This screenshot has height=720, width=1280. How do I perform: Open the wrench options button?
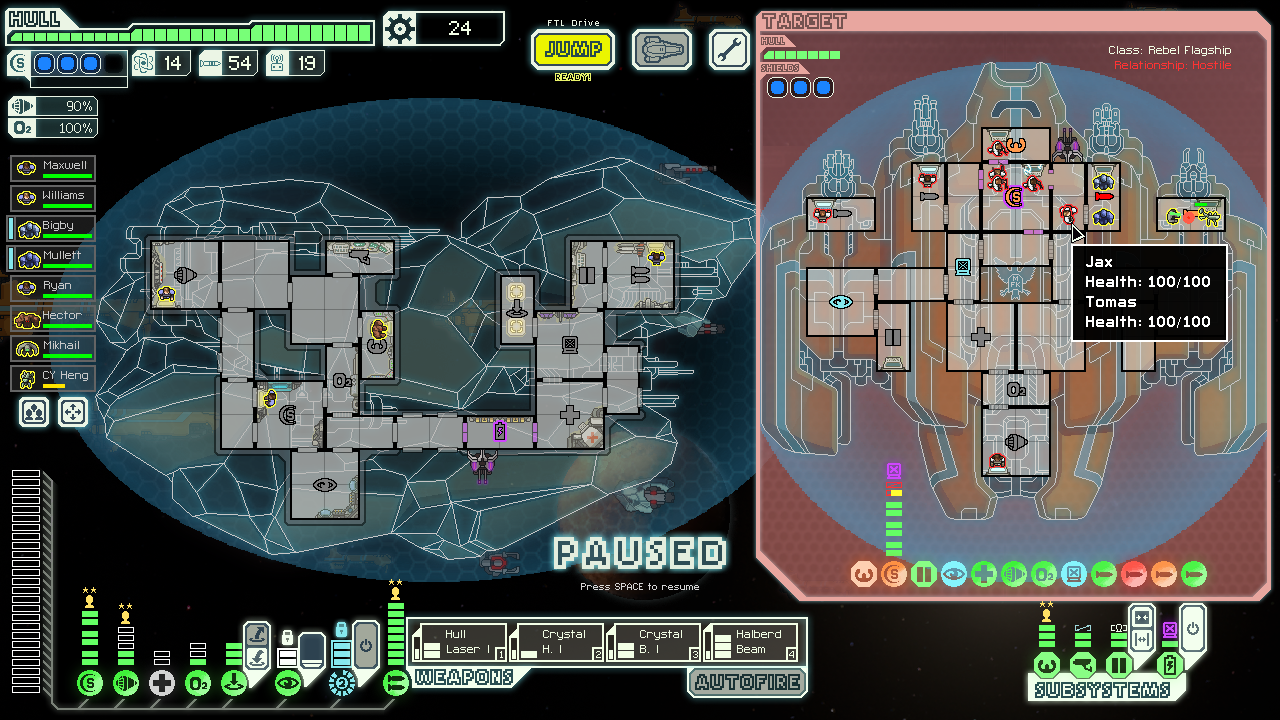pos(729,49)
